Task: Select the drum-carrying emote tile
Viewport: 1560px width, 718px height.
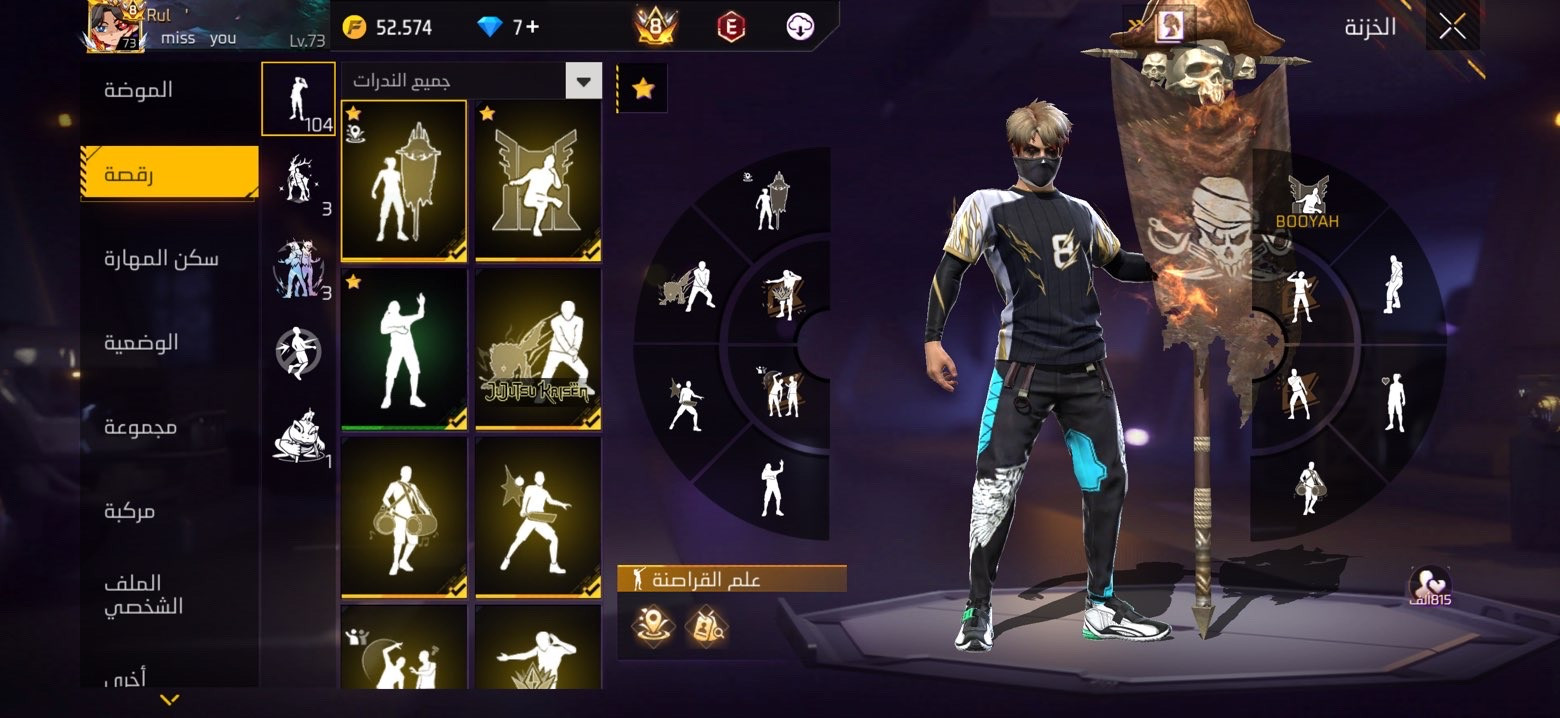Action: pyautogui.click(x=403, y=517)
